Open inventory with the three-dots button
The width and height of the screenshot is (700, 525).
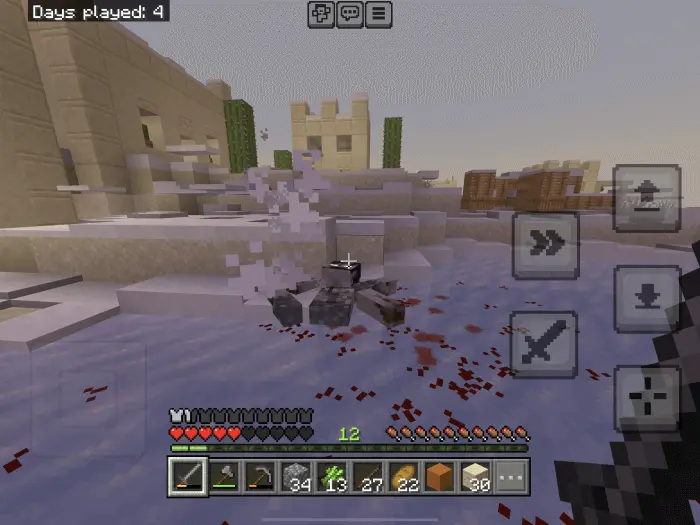click(510, 477)
